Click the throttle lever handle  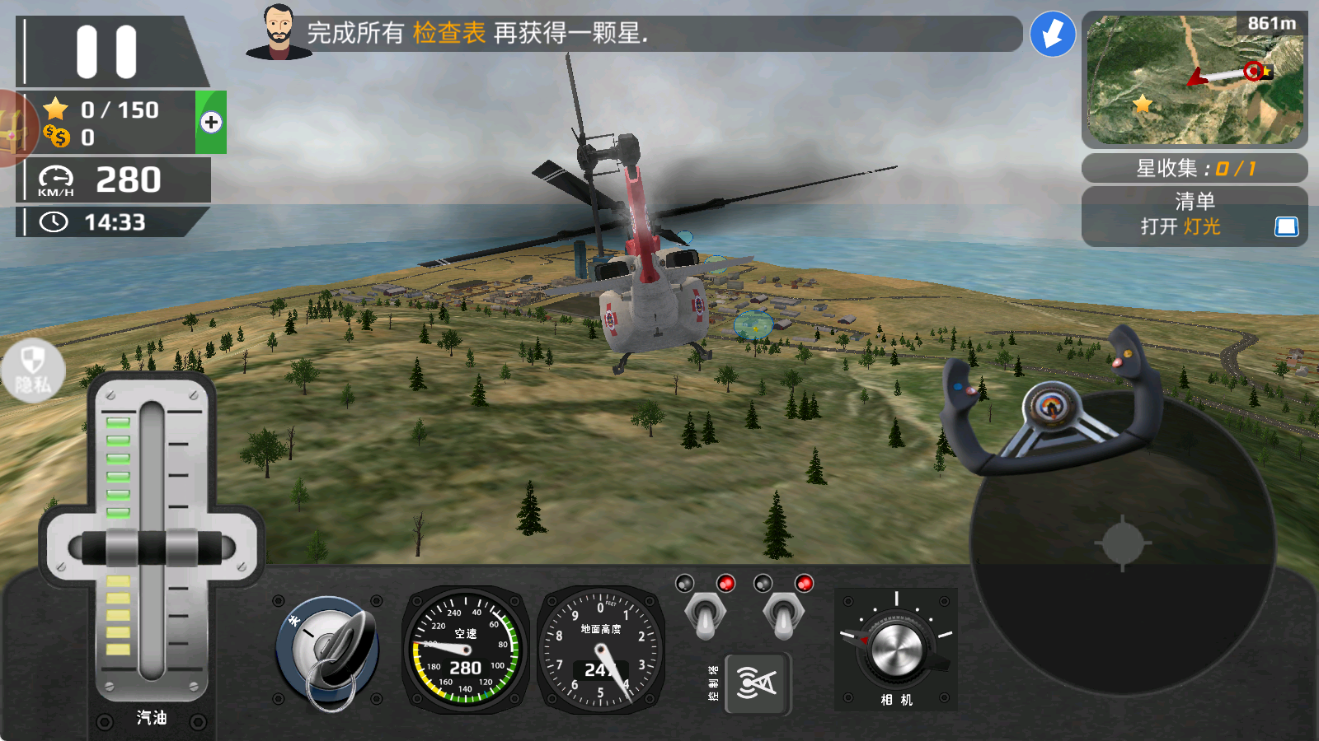click(x=152, y=549)
